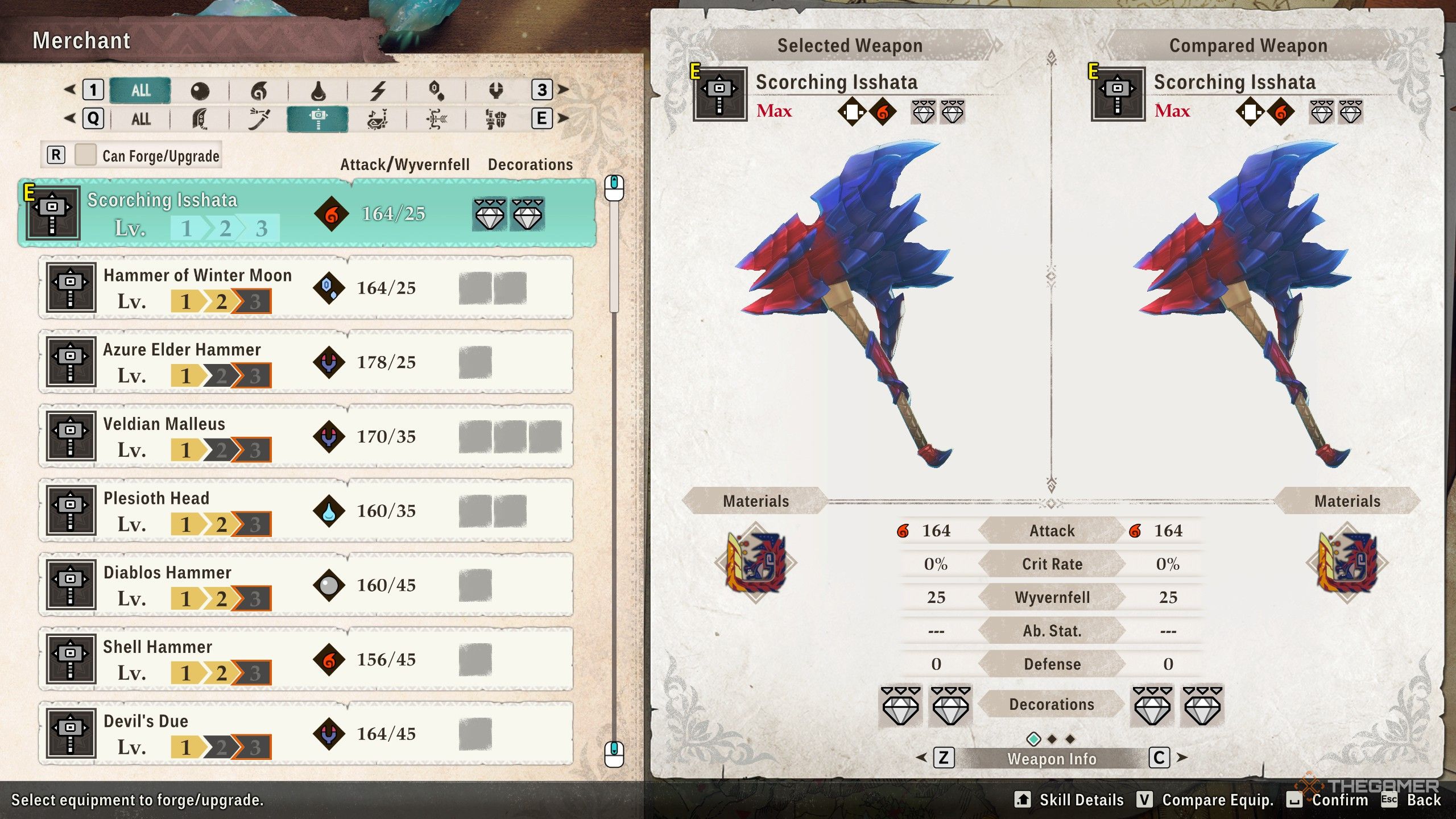Select the Plesioth Head hammer
Image resolution: width=1456 pixels, height=819 pixels.
[305, 511]
